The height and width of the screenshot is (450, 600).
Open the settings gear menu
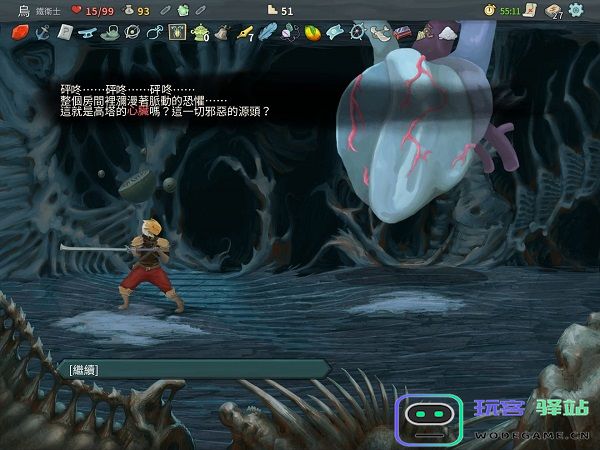[579, 10]
